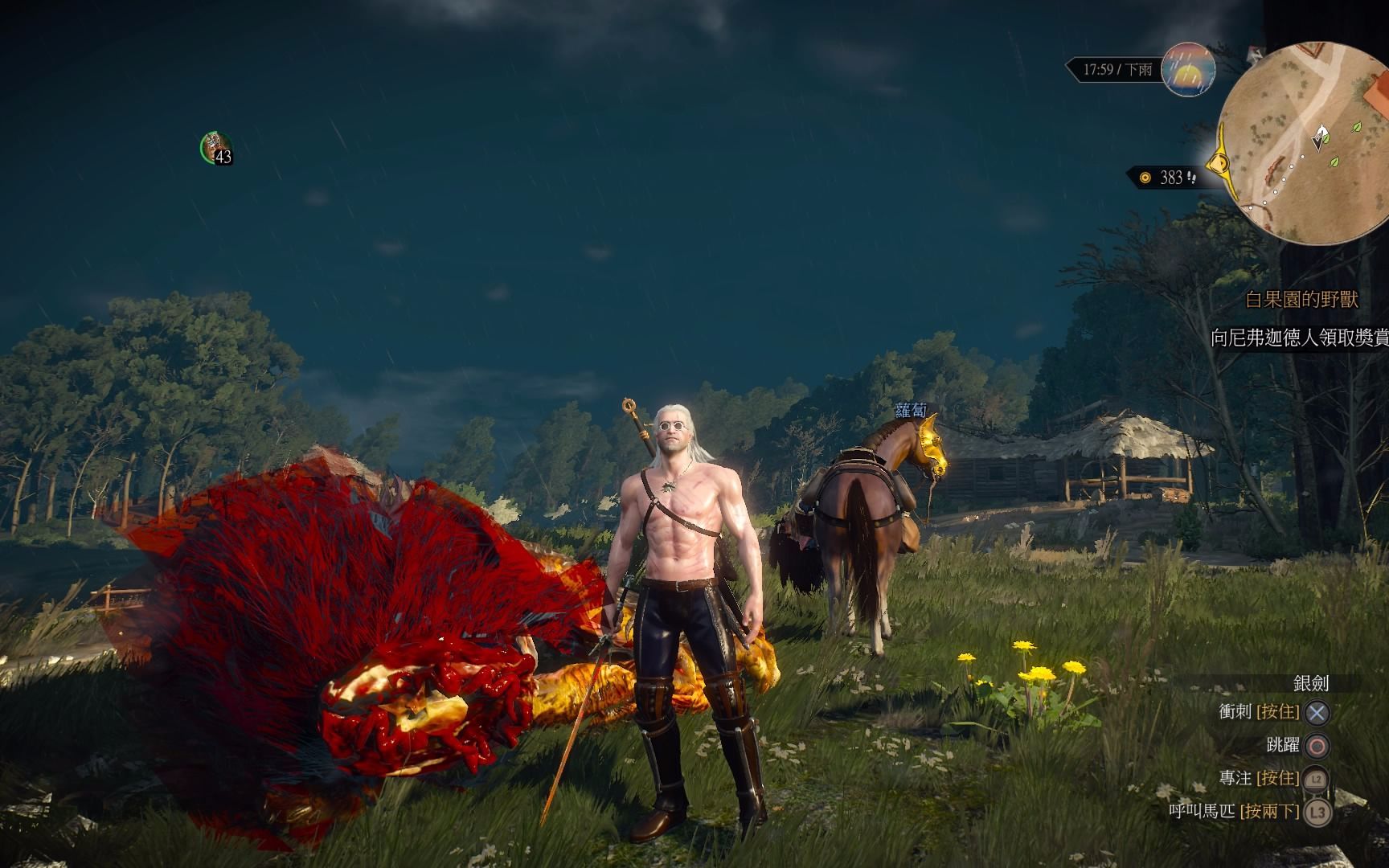1389x868 pixels.
Task: Select the objective 向尼弗迦德人領取獎賞
Action: pyautogui.click(x=1299, y=338)
